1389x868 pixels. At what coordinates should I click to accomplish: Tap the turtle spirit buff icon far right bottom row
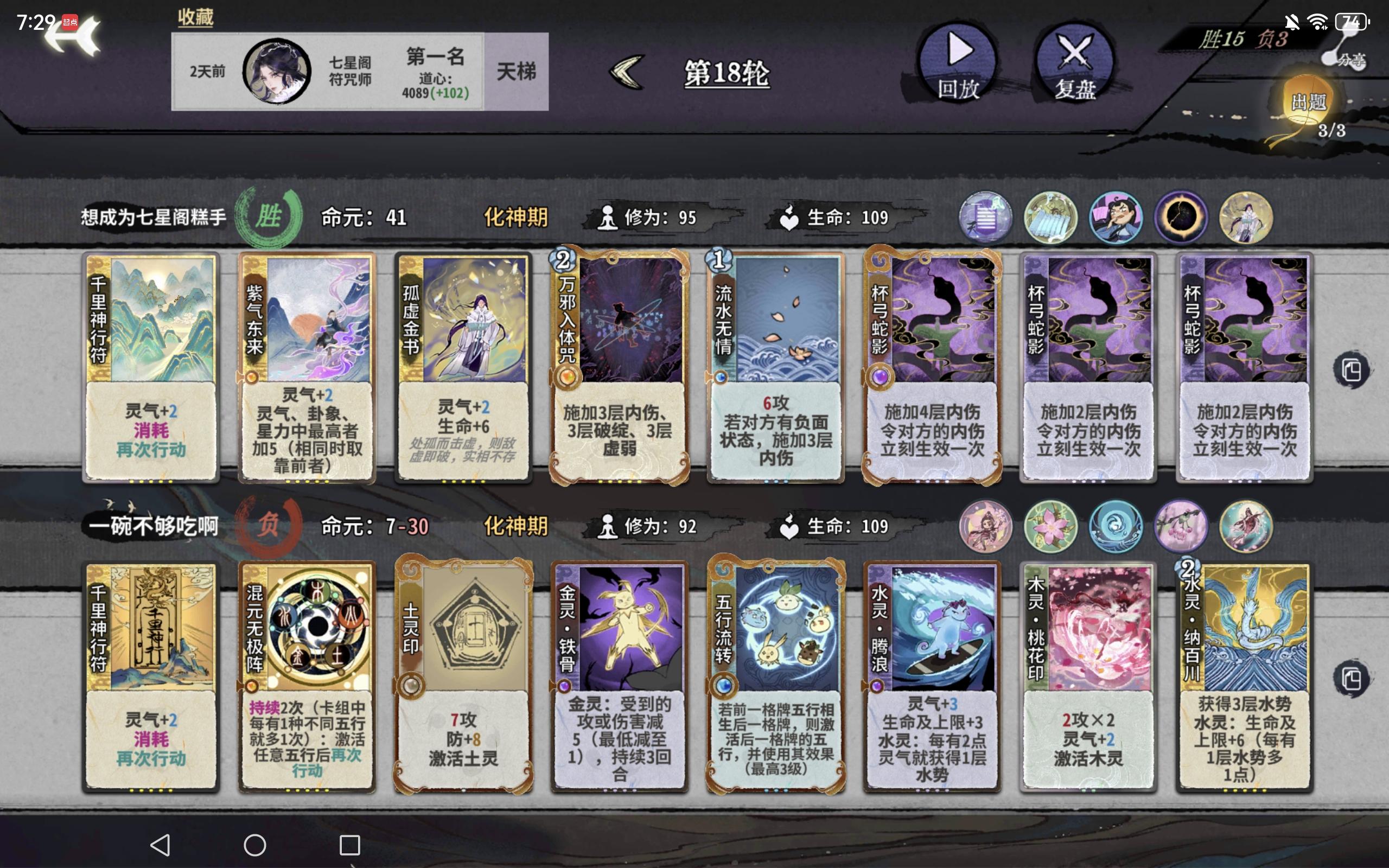point(1246,526)
